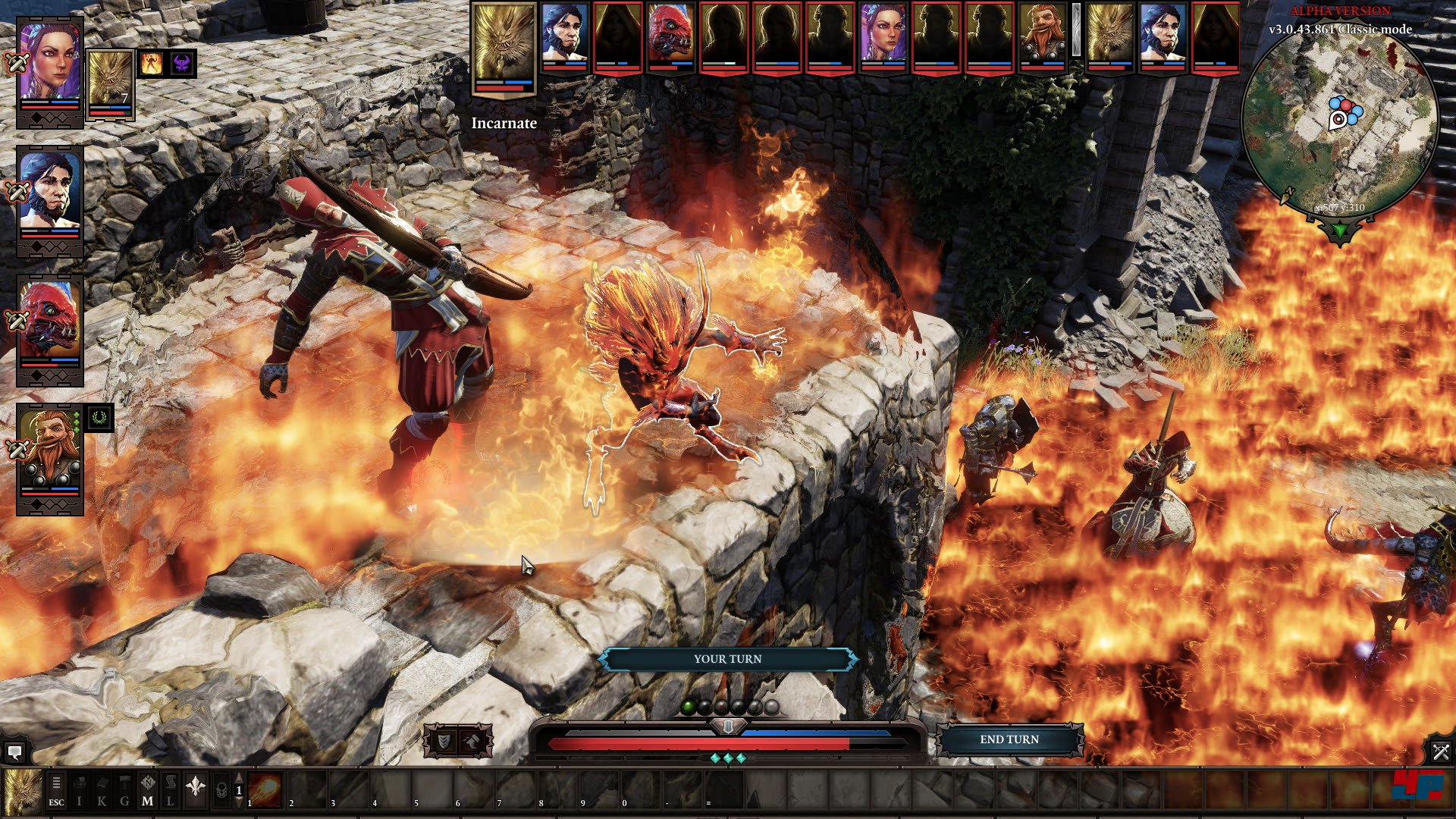Open the chat speech bubble
Viewport: 1456px width, 819px height.
coord(14,752)
